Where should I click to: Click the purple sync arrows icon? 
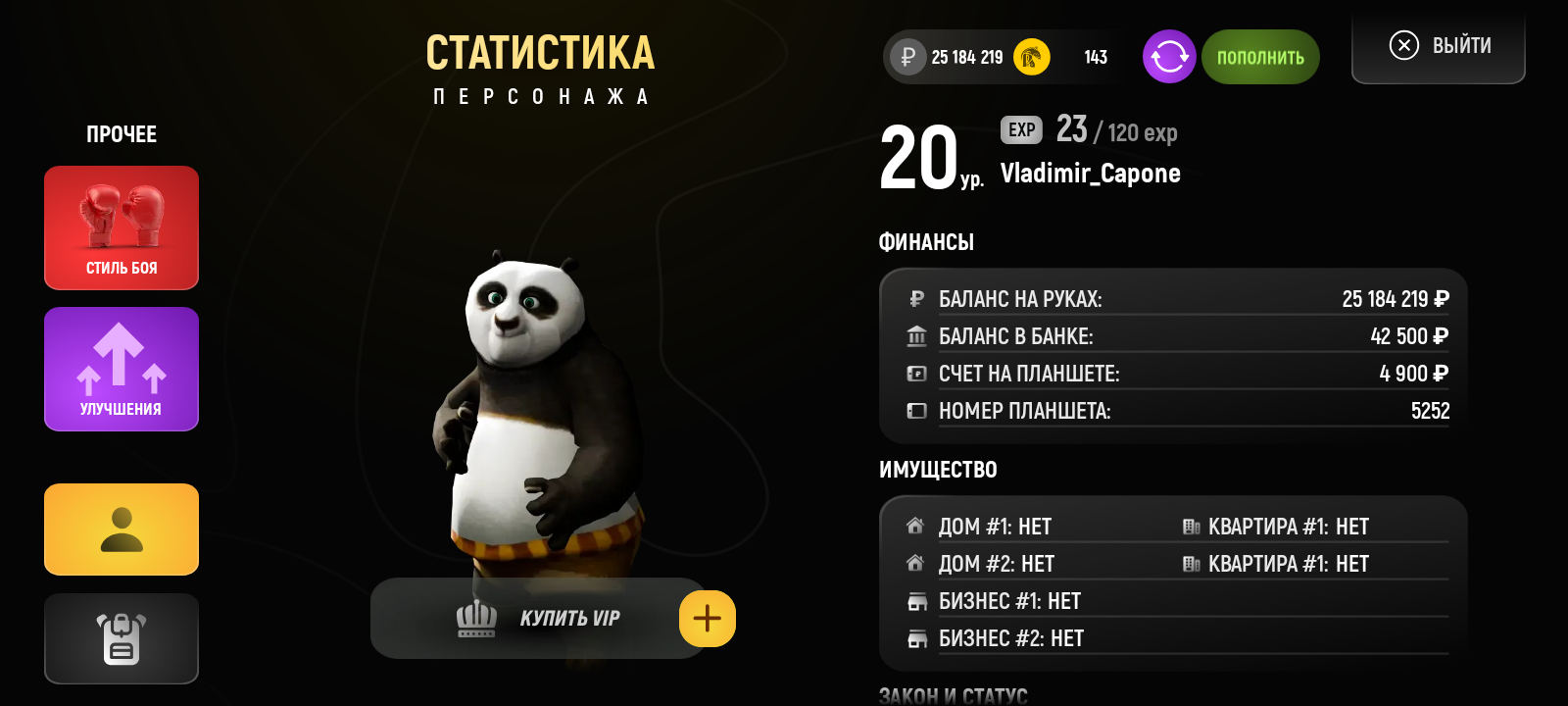pos(1168,57)
